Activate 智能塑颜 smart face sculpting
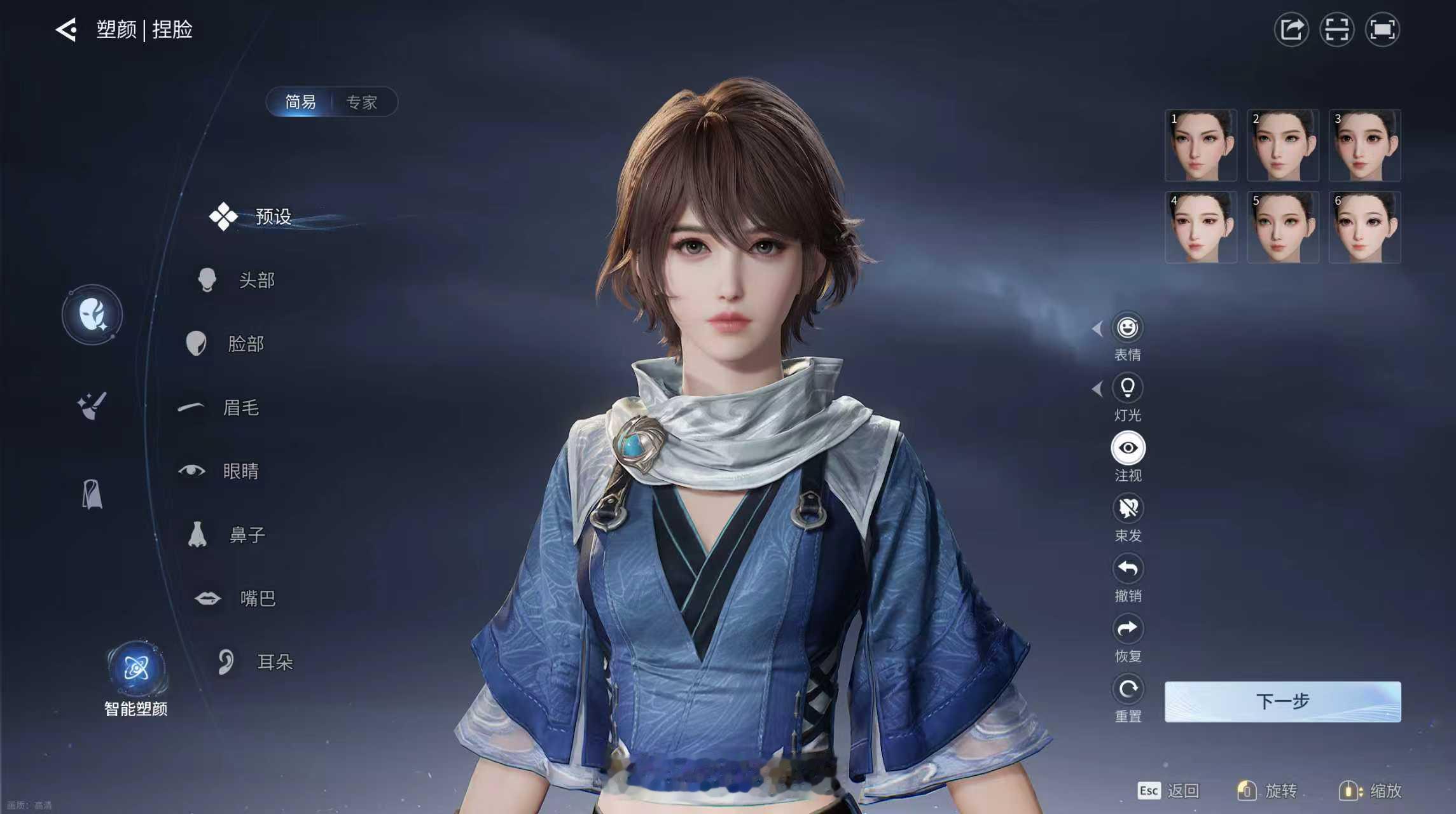The image size is (1456, 814). (136, 669)
